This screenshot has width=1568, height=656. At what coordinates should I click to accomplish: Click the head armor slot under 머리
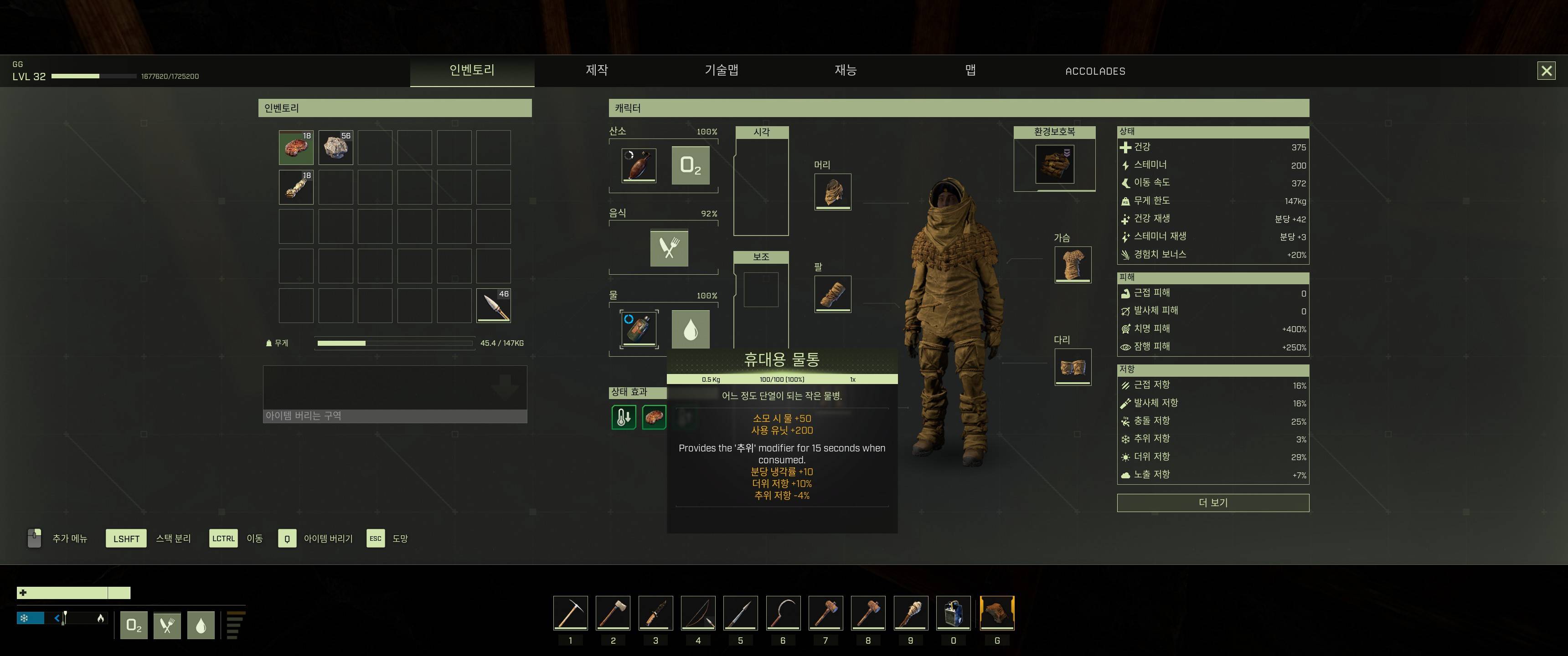pos(833,192)
